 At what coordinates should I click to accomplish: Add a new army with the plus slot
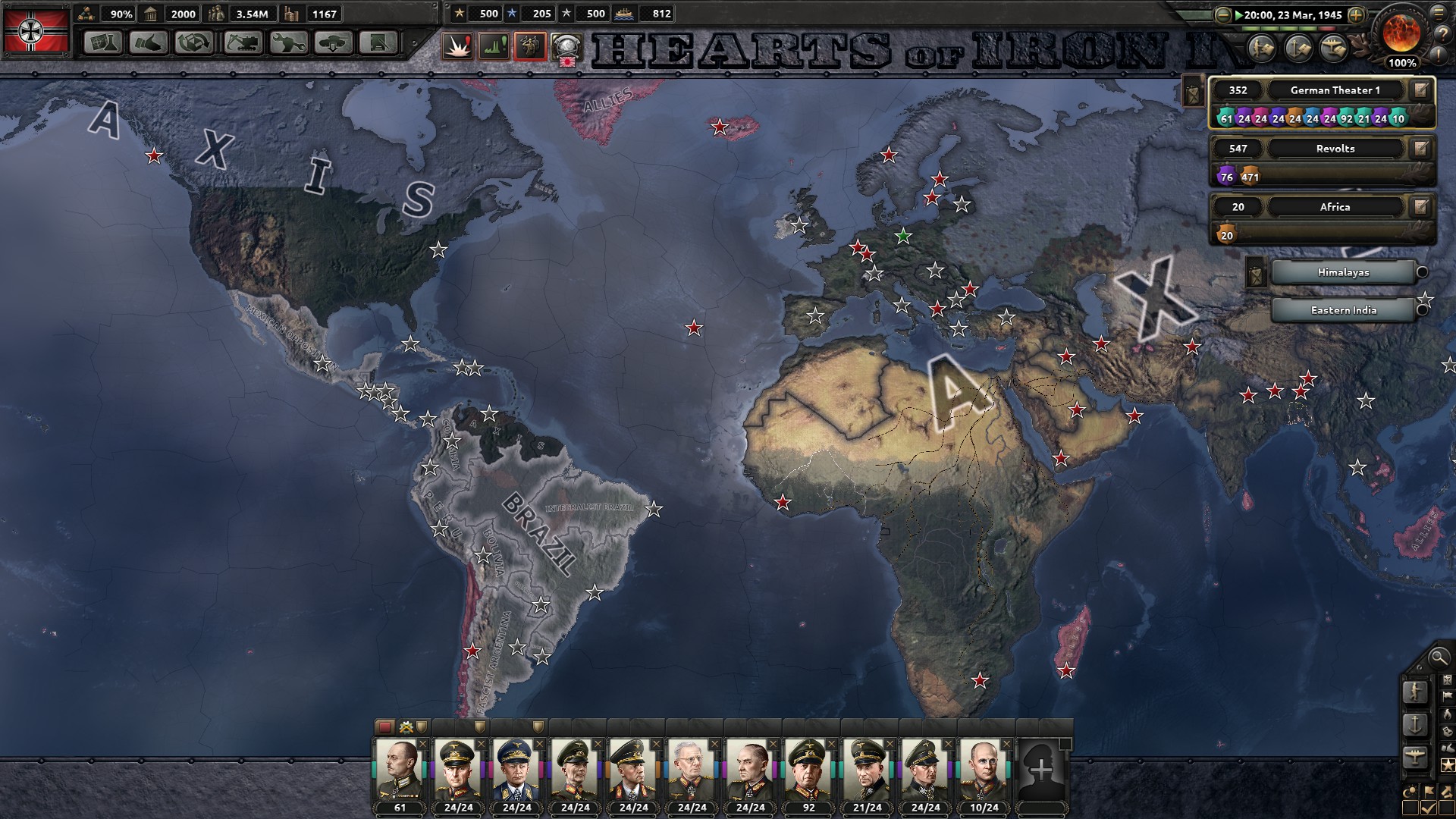1041,771
